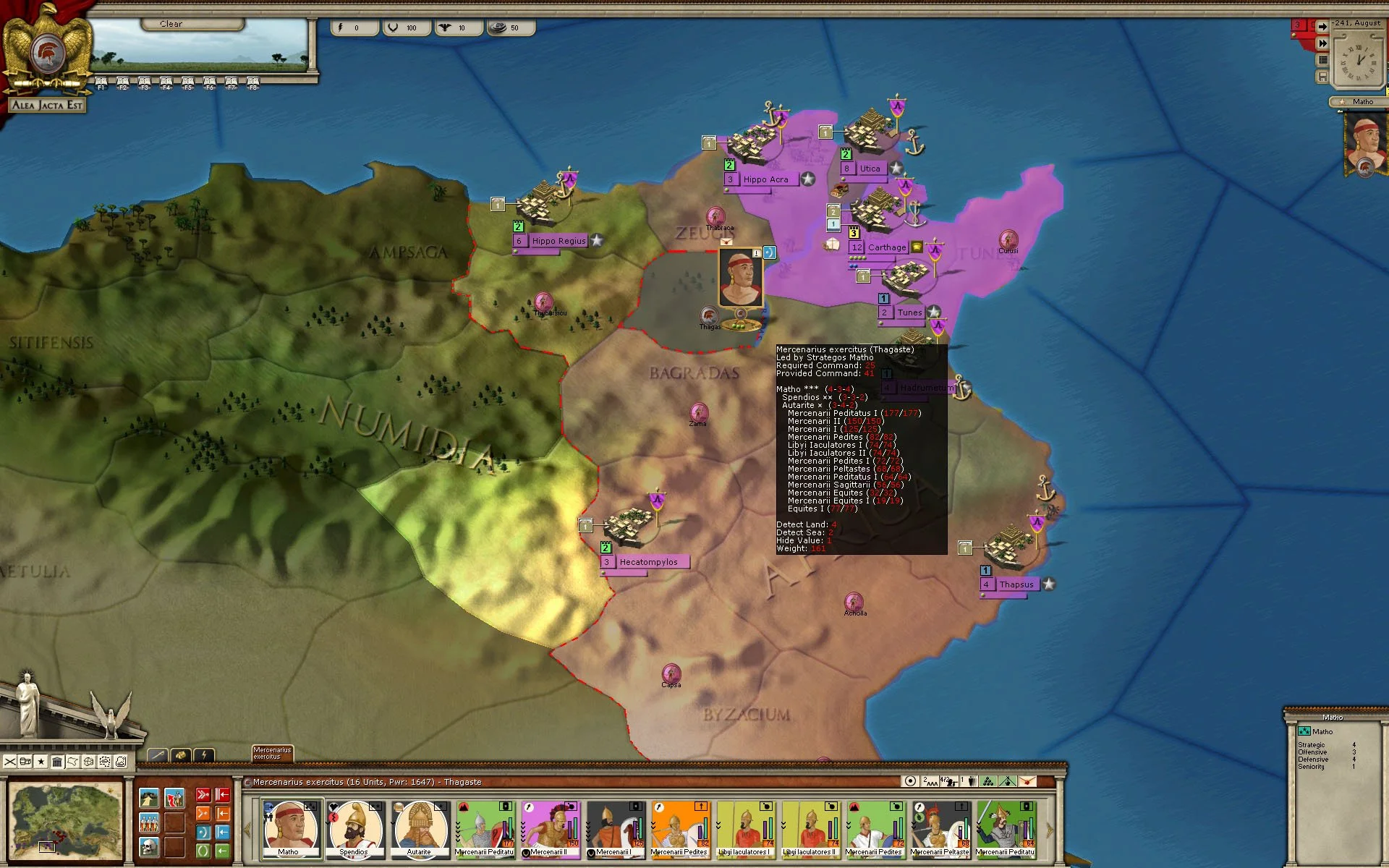Select the red assault flag order icon
Screen dimensions: 1389x868
pos(174,798)
